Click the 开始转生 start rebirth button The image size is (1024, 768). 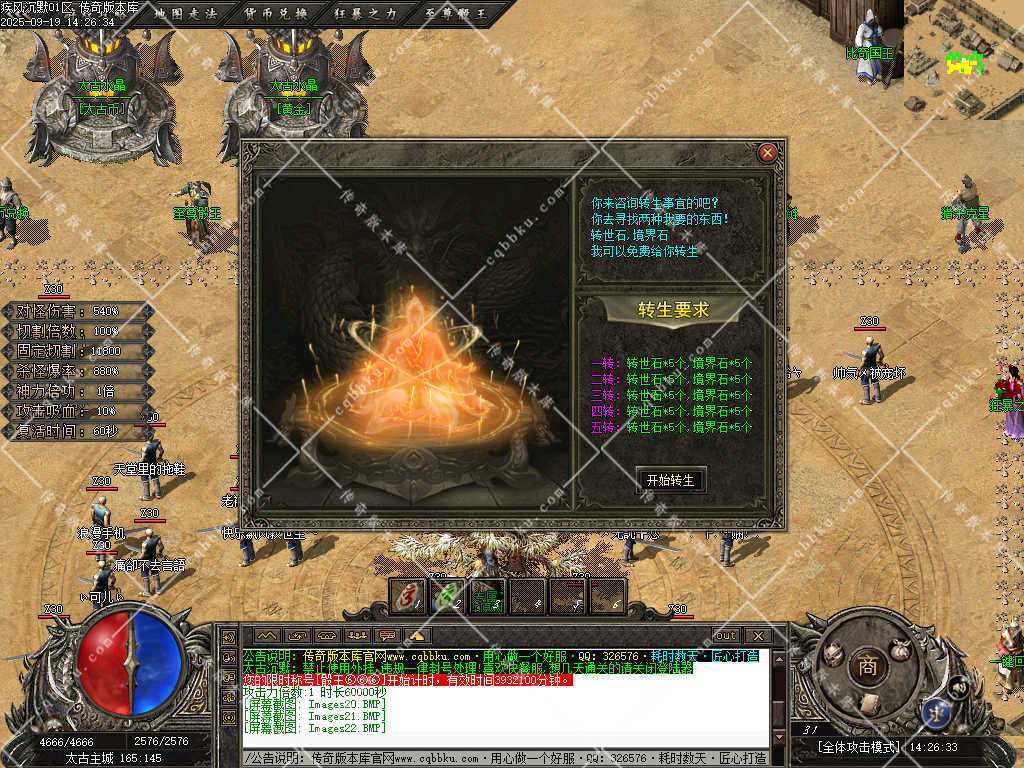click(670, 480)
